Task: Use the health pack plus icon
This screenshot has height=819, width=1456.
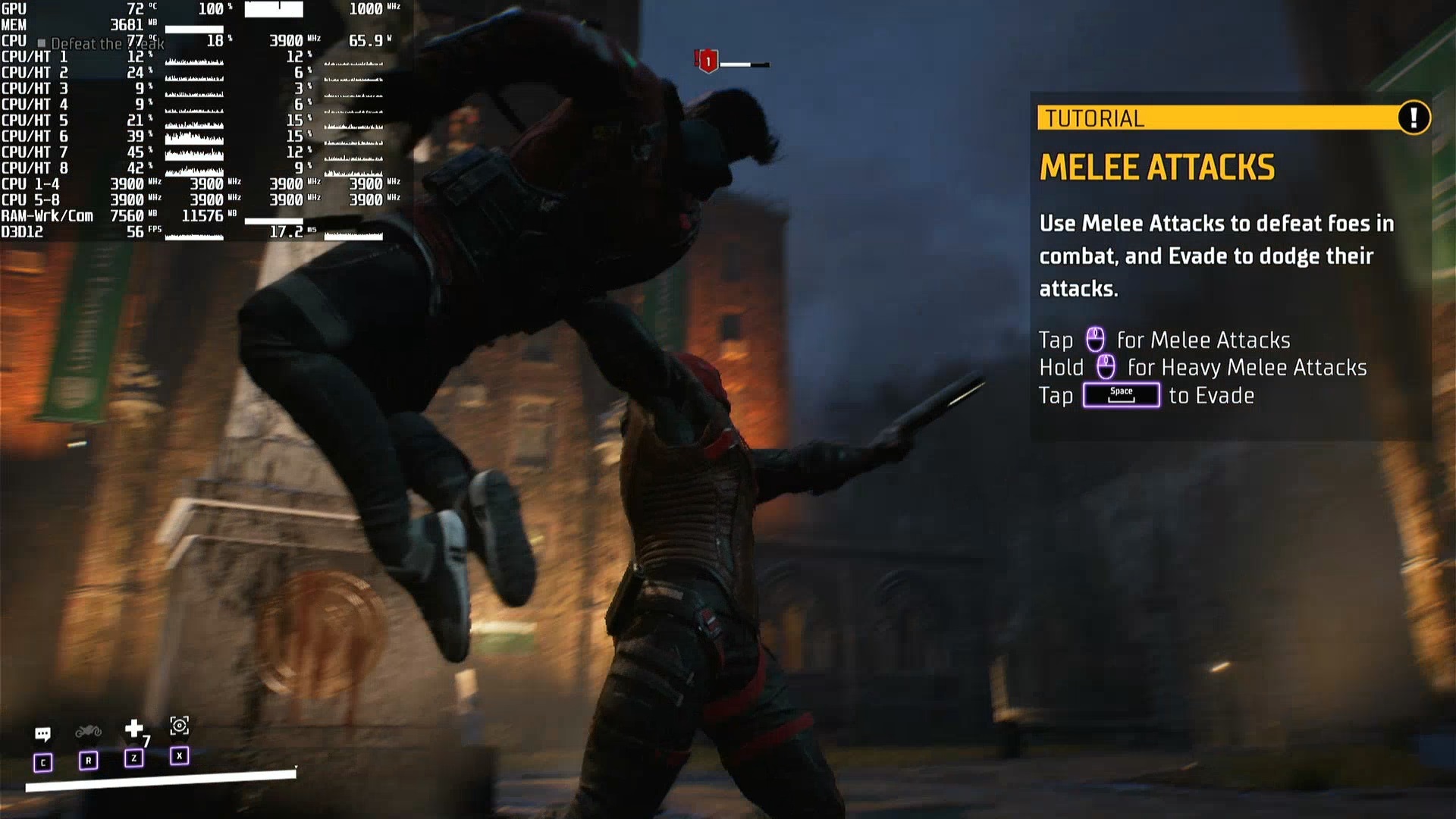Action: coord(134,729)
